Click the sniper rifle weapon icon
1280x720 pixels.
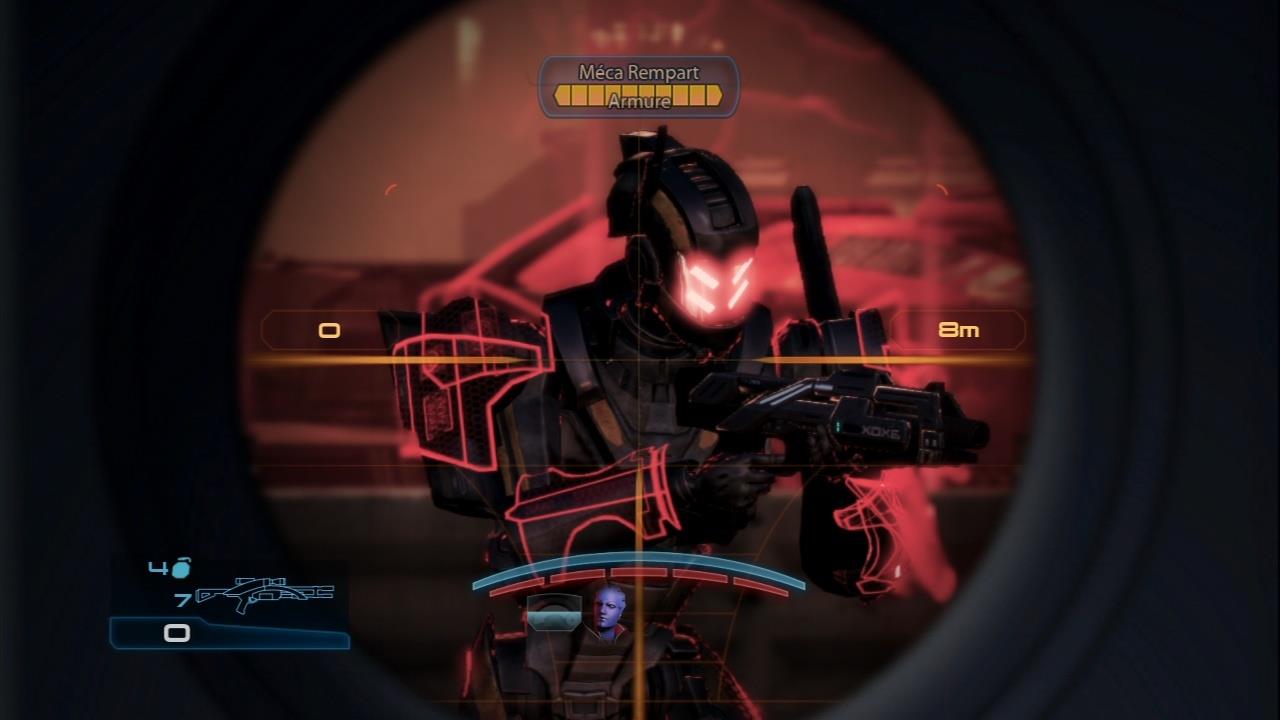(x=265, y=595)
